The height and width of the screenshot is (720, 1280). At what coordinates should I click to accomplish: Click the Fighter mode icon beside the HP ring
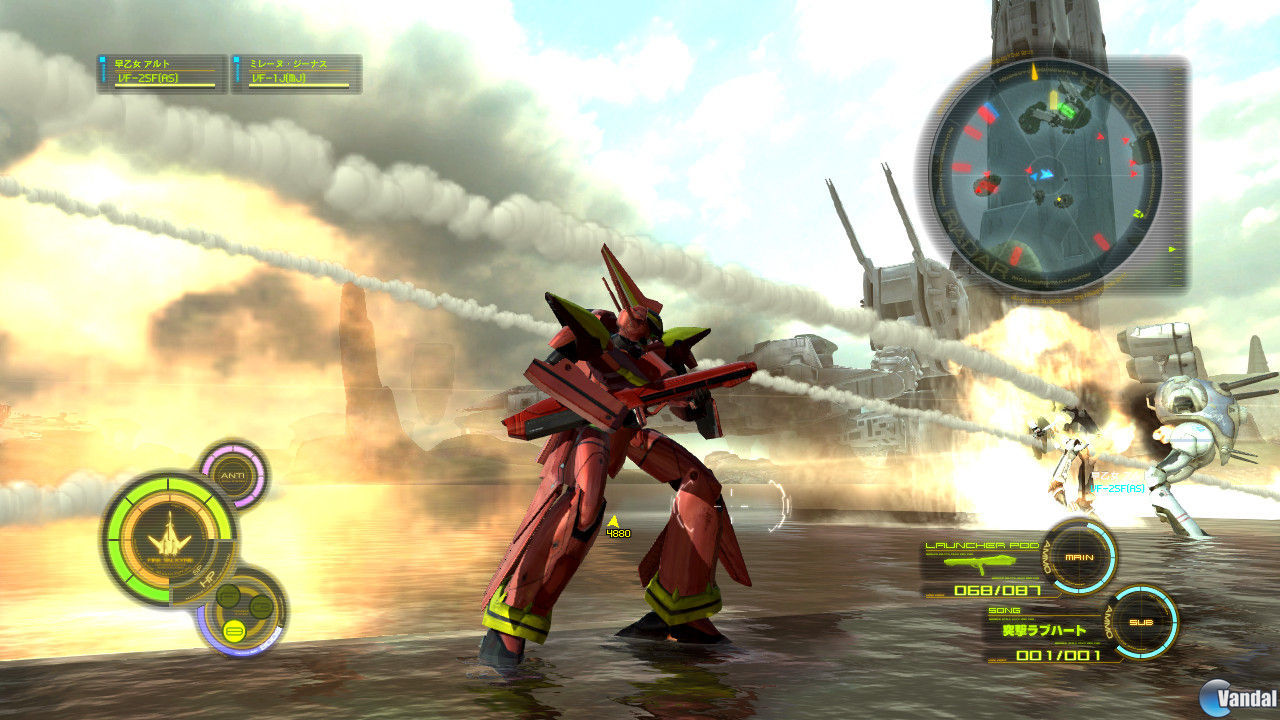pos(228,594)
